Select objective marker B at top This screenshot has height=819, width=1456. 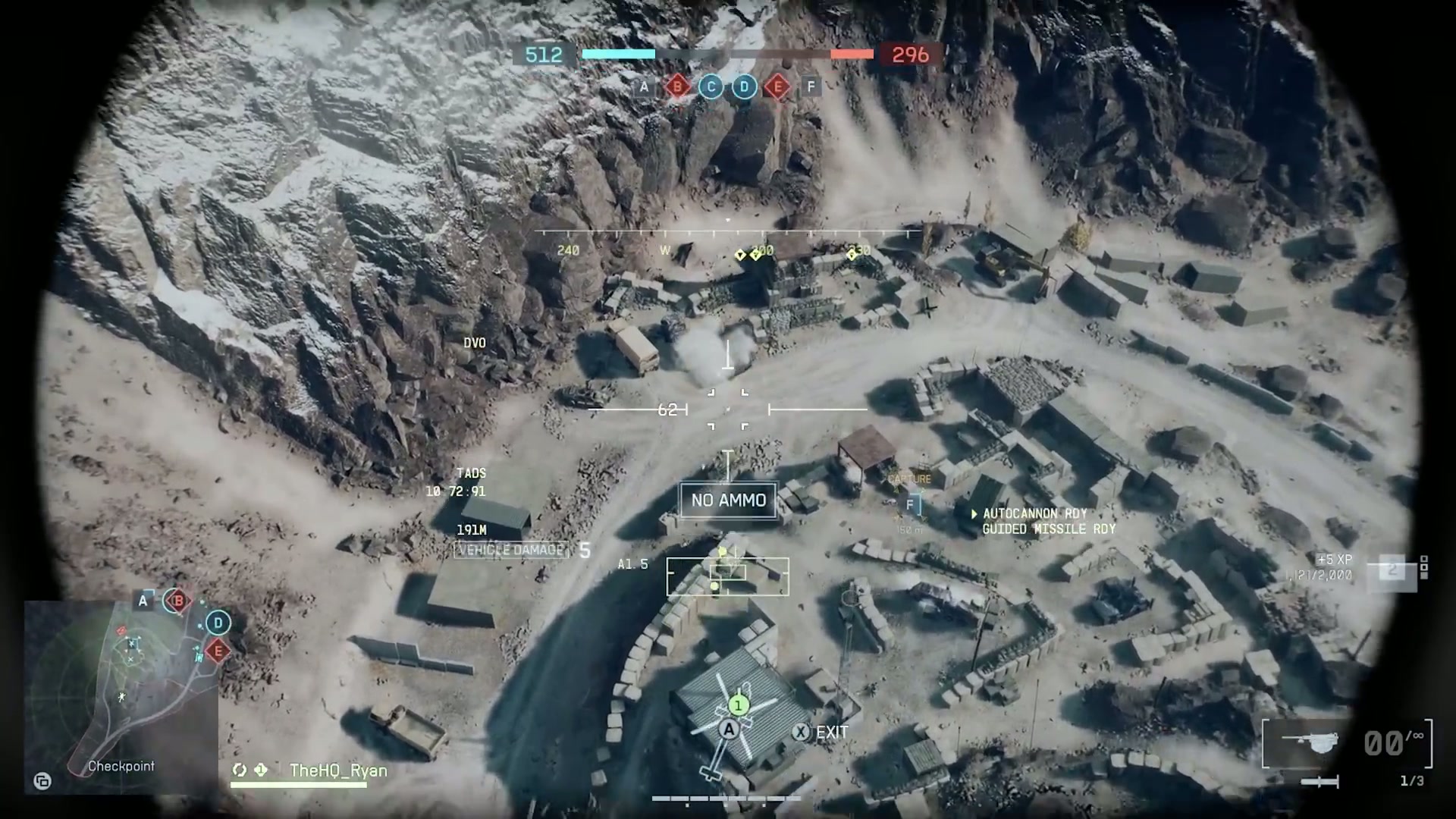coord(677,87)
